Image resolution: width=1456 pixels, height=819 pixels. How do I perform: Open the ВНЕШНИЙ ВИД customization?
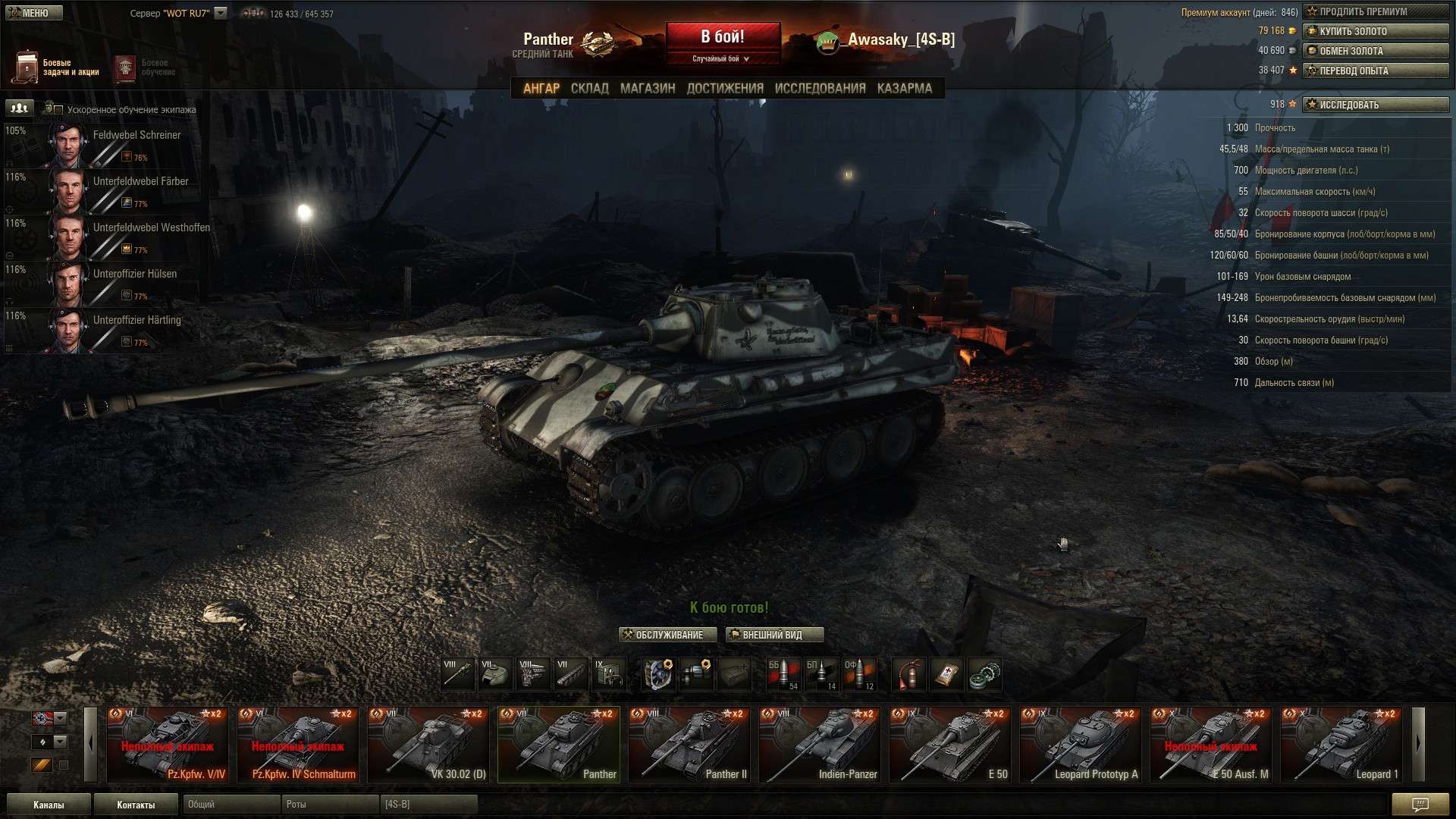[x=774, y=635]
